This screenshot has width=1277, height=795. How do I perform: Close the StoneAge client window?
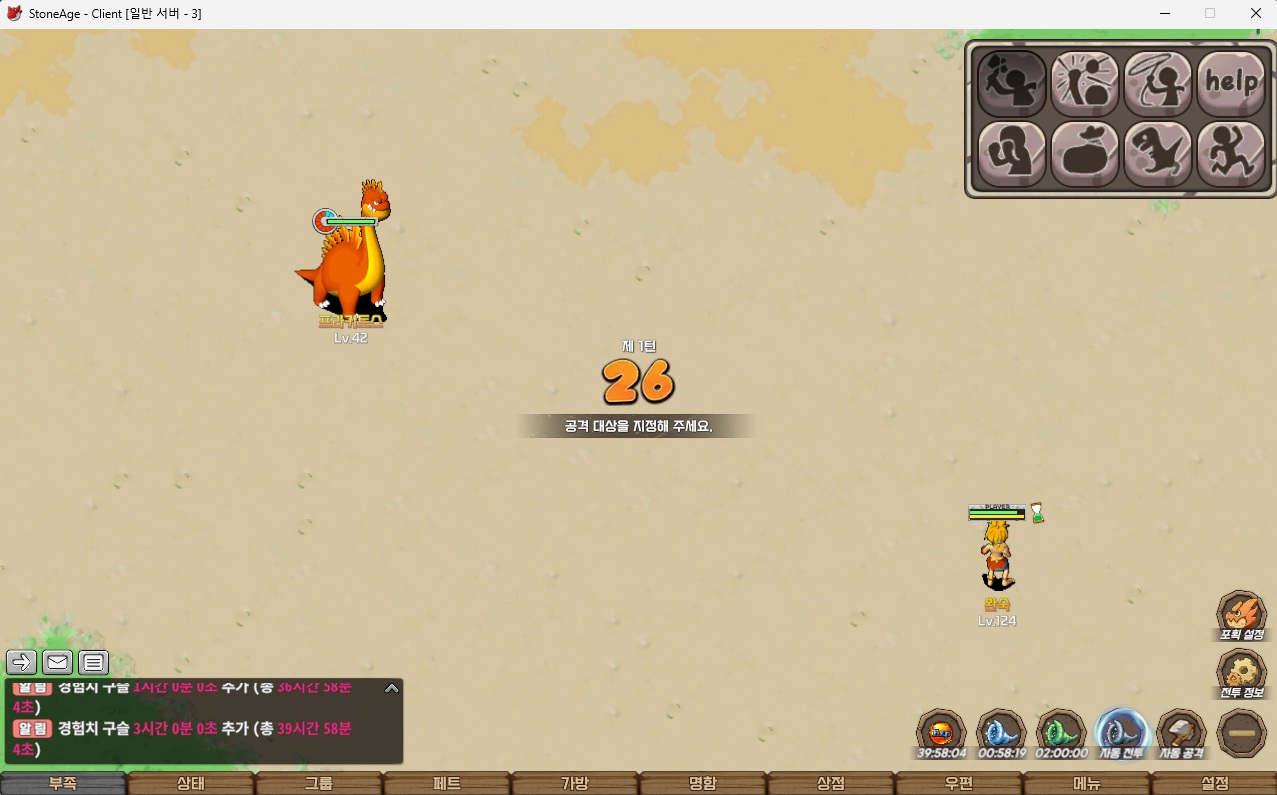[1255, 13]
